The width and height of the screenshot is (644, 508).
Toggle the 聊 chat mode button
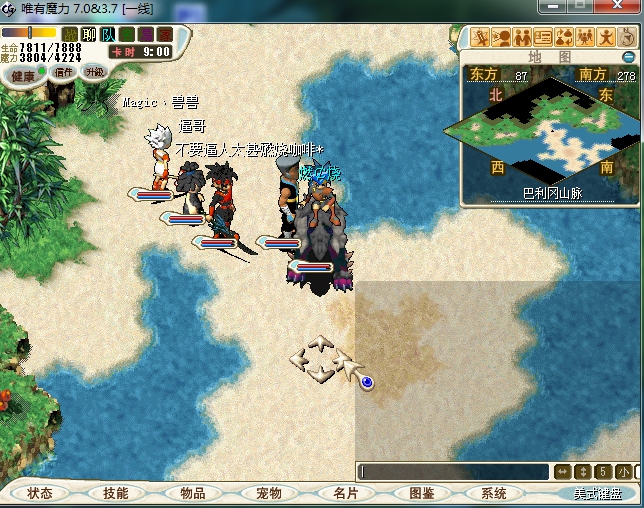click(89, 35)
